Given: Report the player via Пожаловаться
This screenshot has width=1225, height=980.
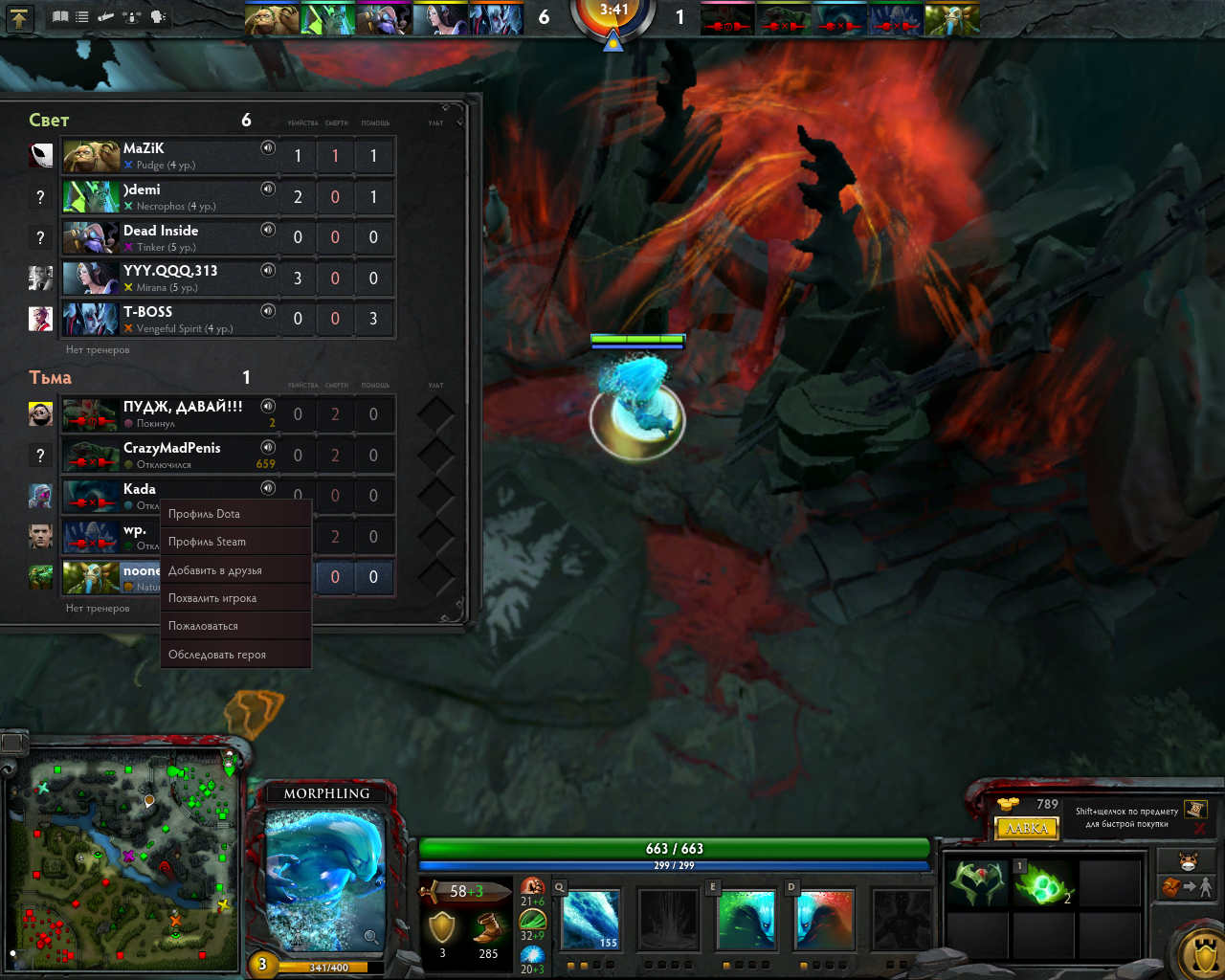Looking at the screenshot, I should [x=235, y=626].
